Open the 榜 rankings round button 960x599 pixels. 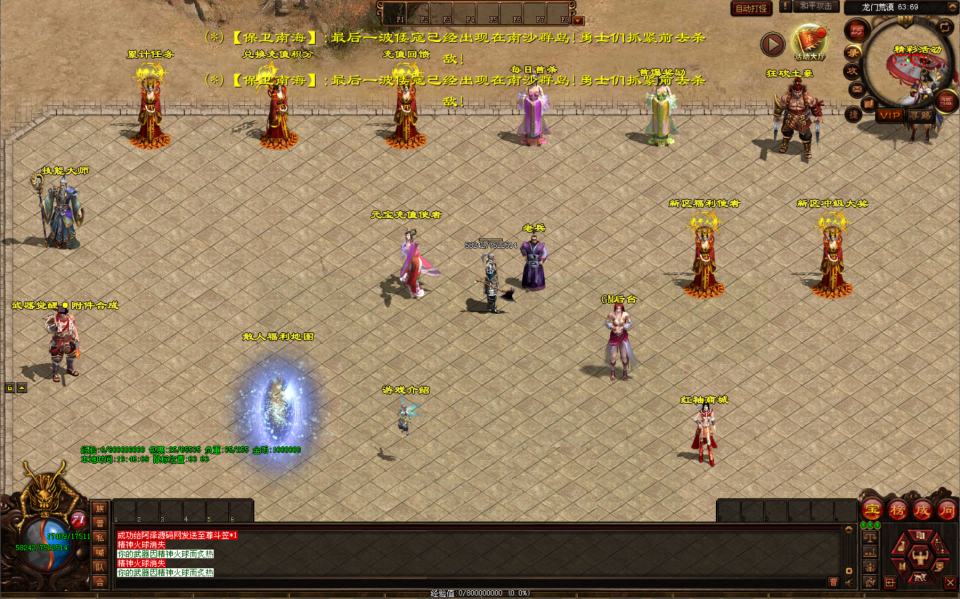pyautogui.click(x=896, y=510)
